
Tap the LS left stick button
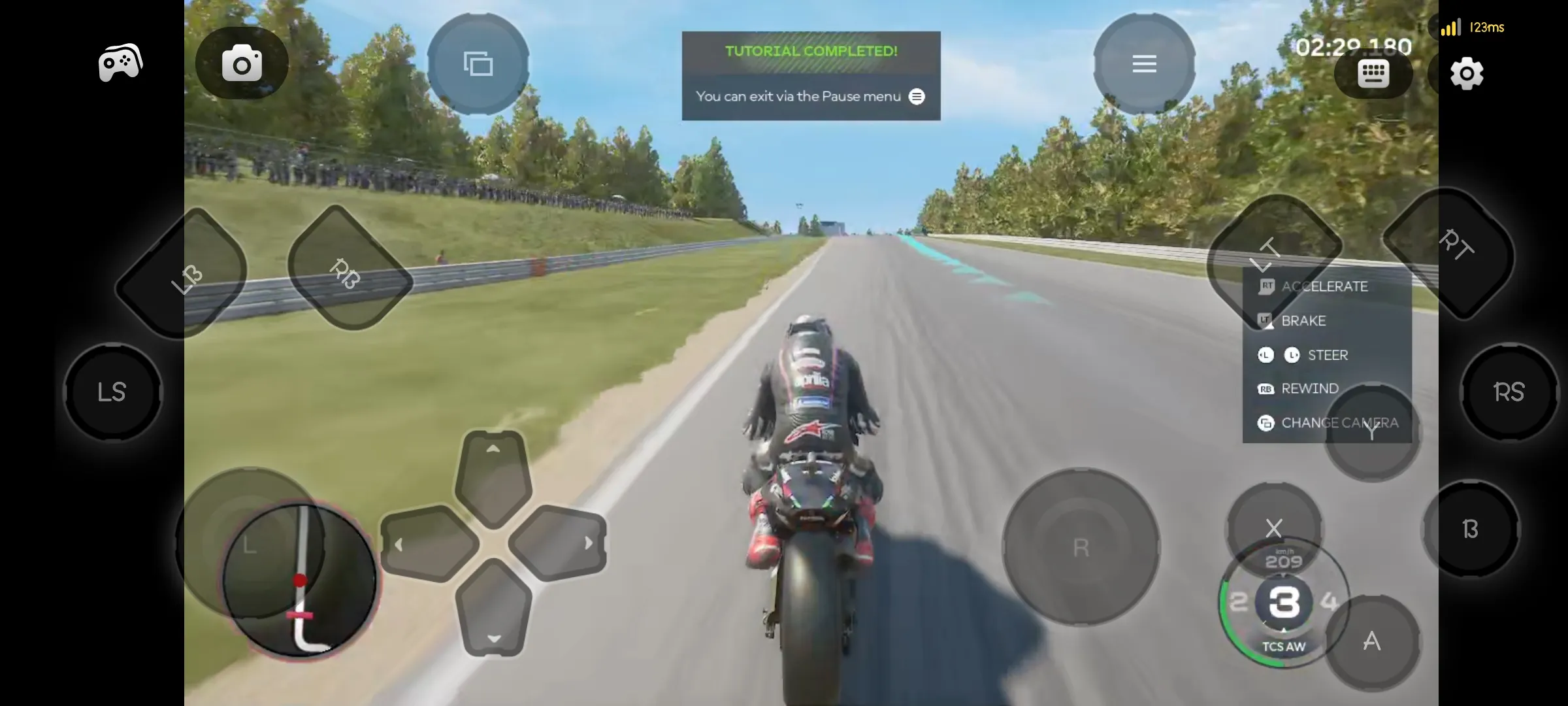coord(112,391)
